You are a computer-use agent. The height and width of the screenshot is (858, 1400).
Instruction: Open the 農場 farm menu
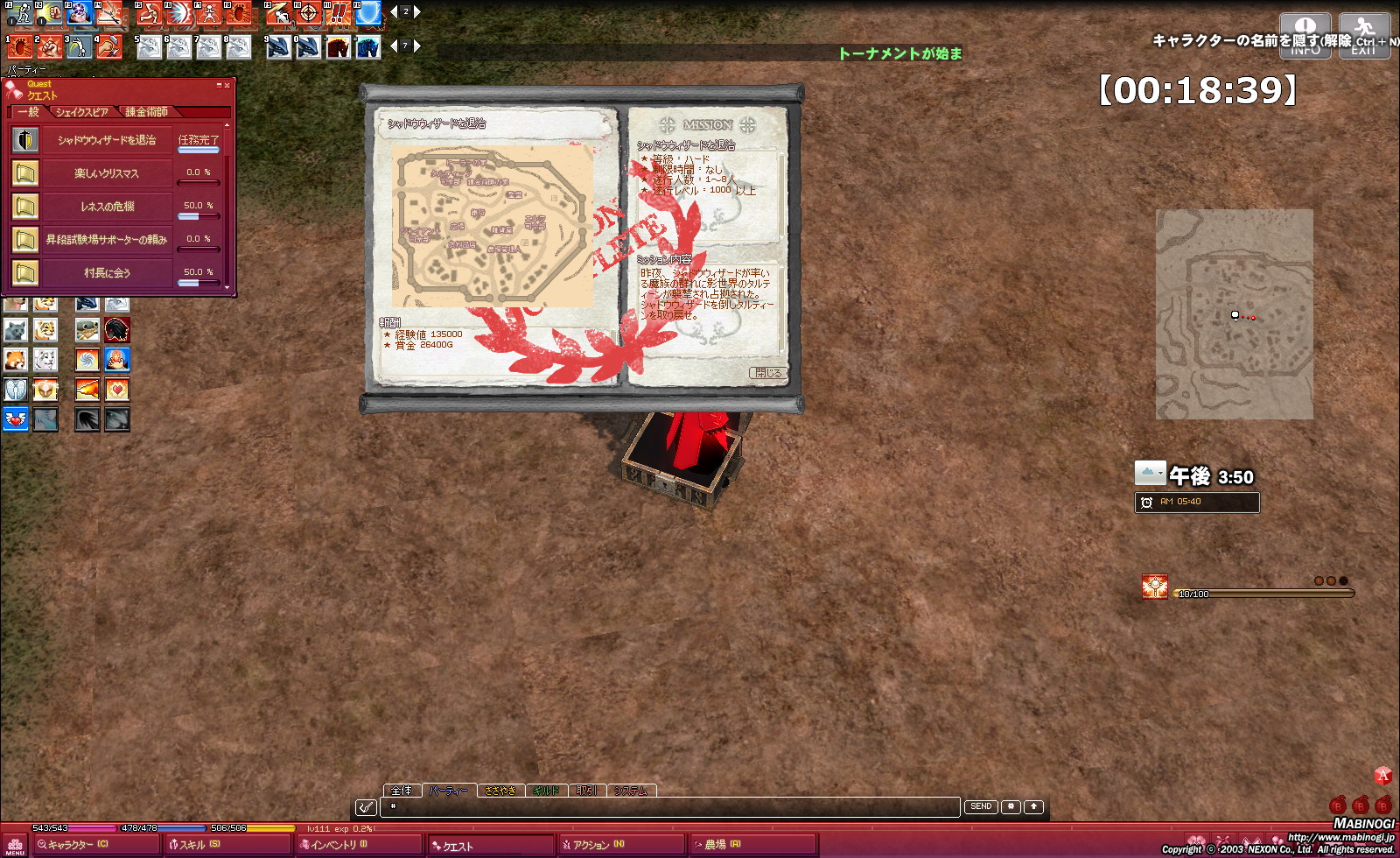tap(719, 845)
